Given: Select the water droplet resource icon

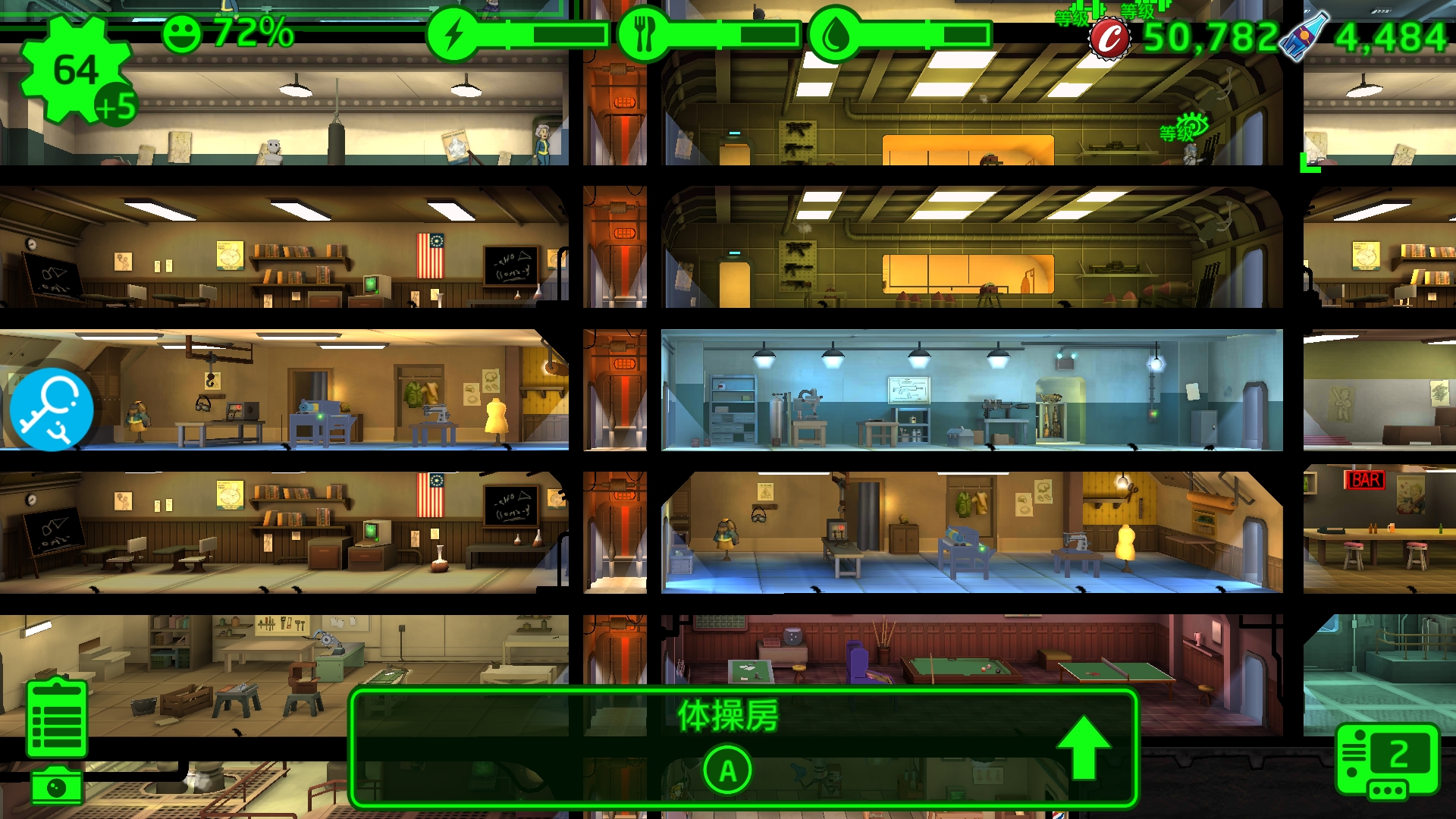Looking at the screenshot, I should pos(834,35).
